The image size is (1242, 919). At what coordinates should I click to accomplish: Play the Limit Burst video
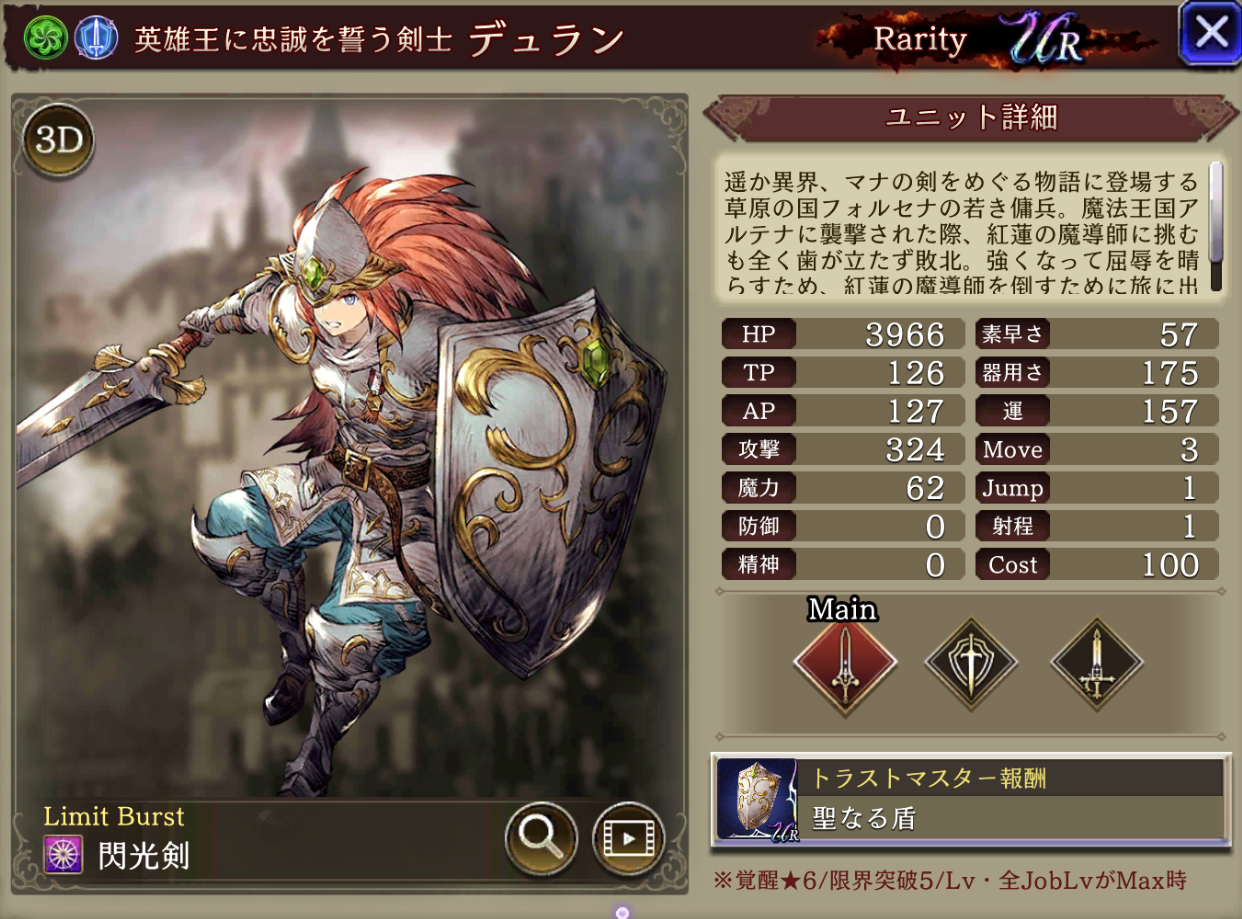(628, 837)
